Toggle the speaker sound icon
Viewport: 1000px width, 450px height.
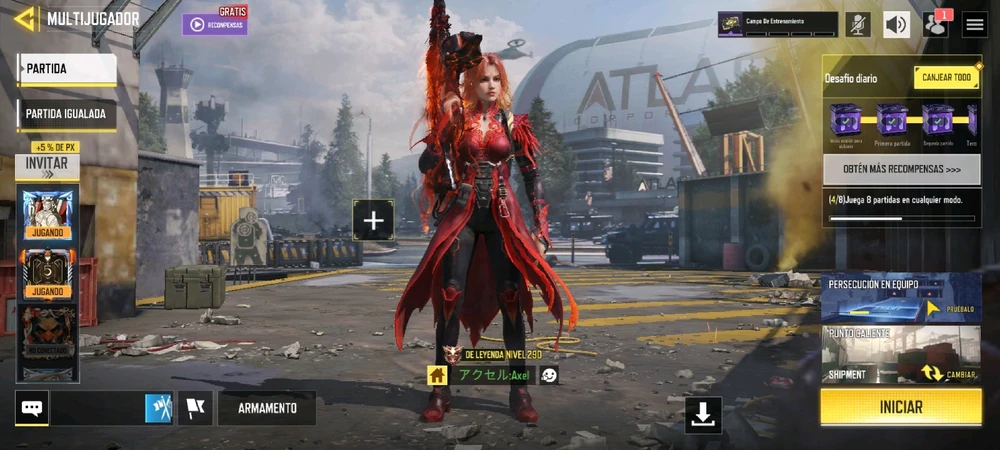pyautogui.click(x=896, y=25)
